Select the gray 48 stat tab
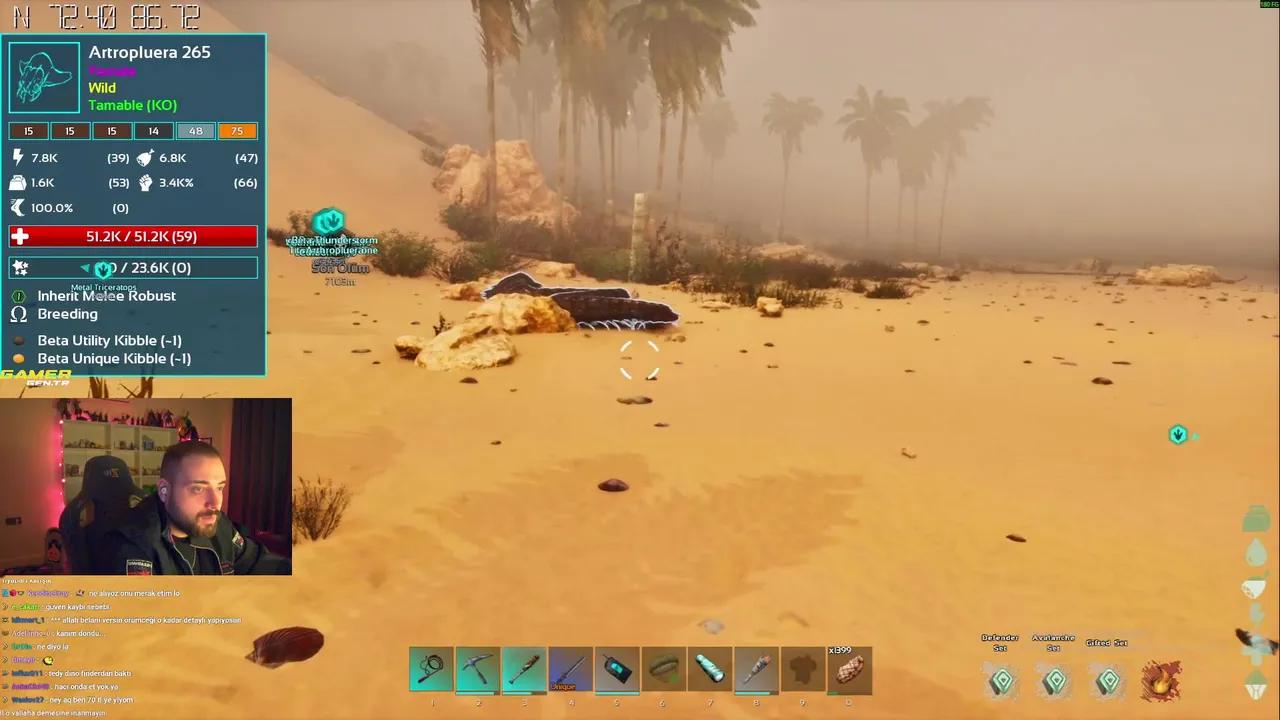The height and width of the screenshot is (720, 1280). (195, 131)
